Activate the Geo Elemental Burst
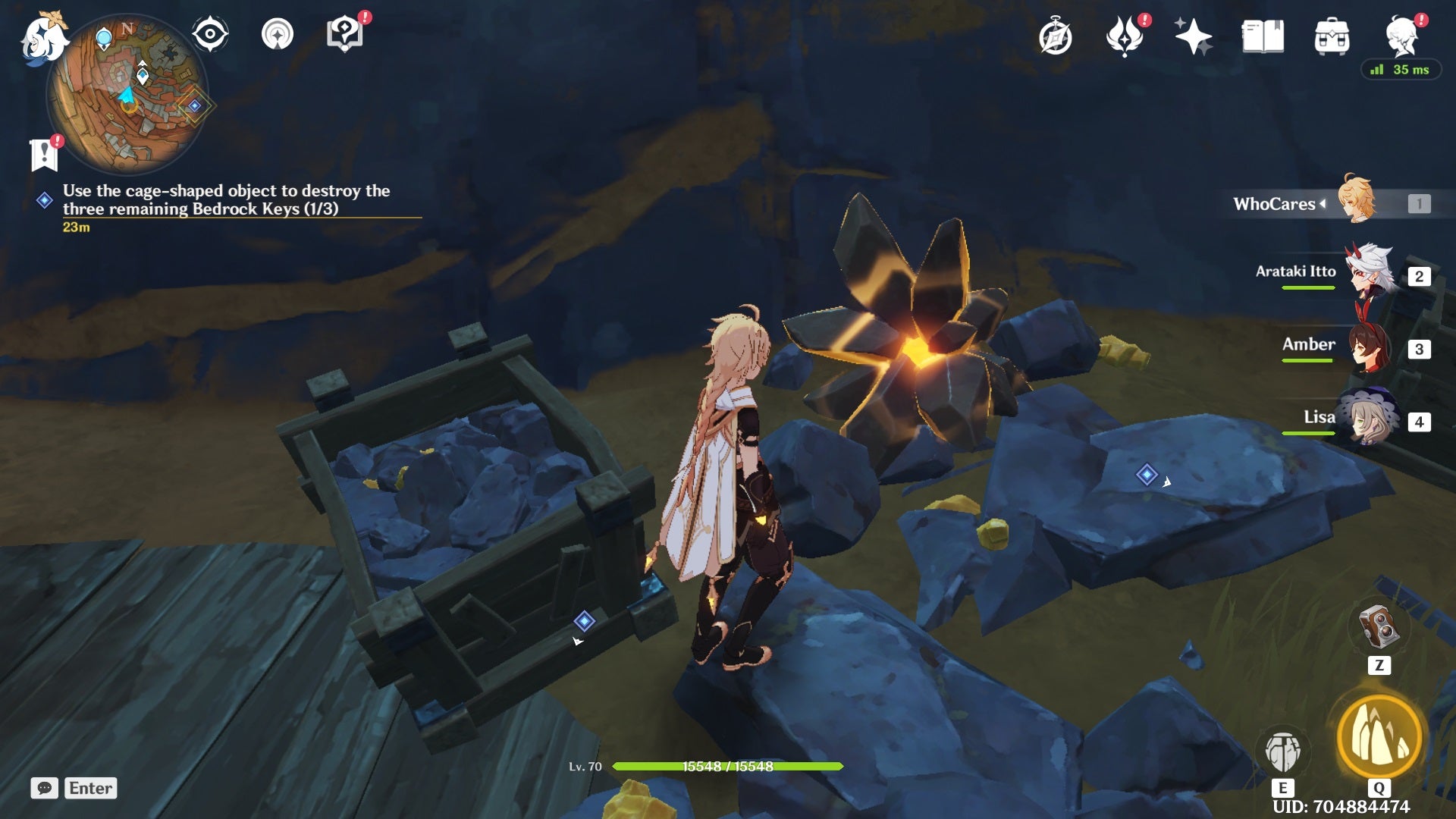This screenshot has width=1456, height=819. pyautogui.click(x=1379, y=737)
